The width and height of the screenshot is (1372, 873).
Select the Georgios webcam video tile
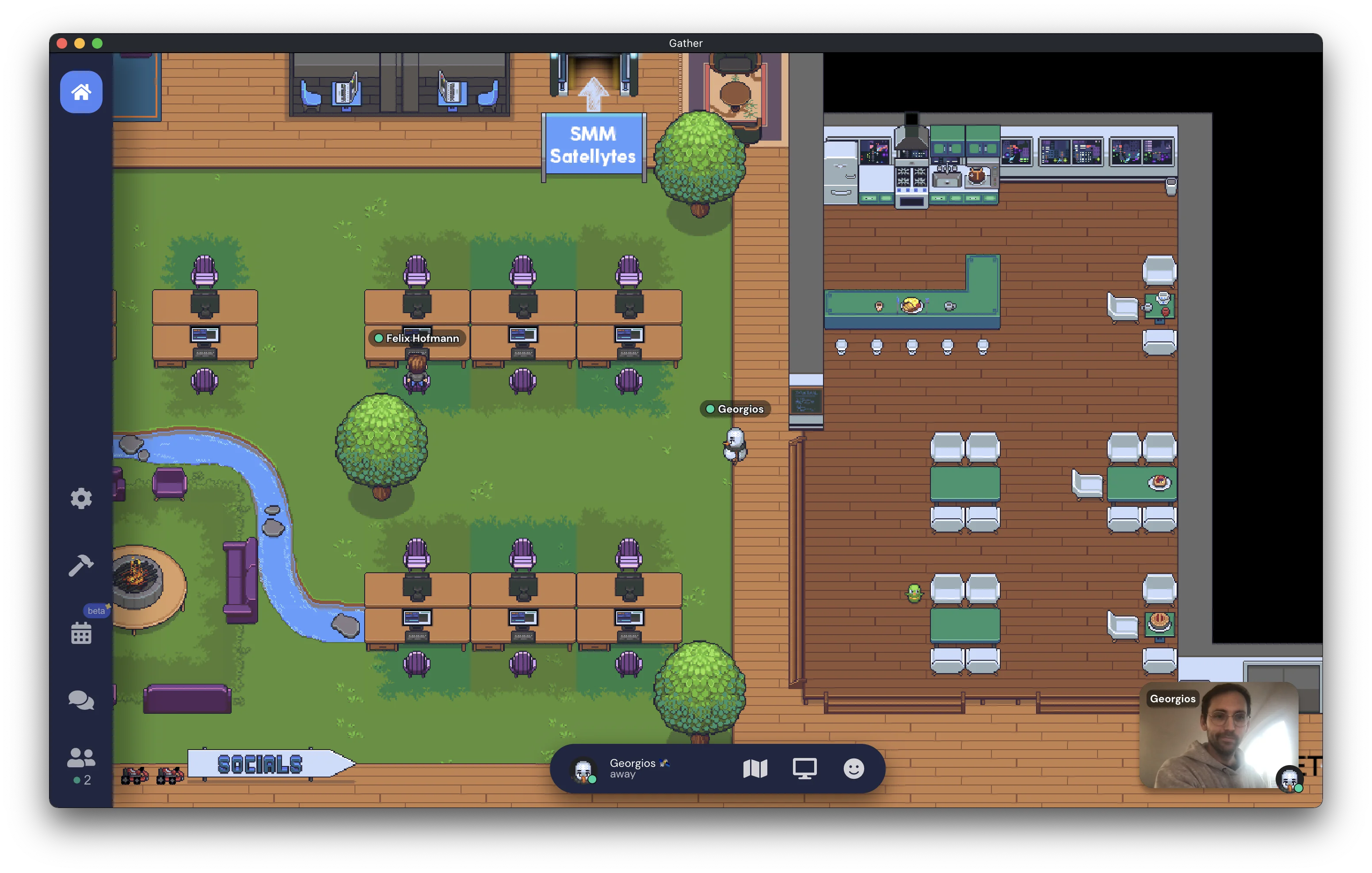coord(1219,735)
